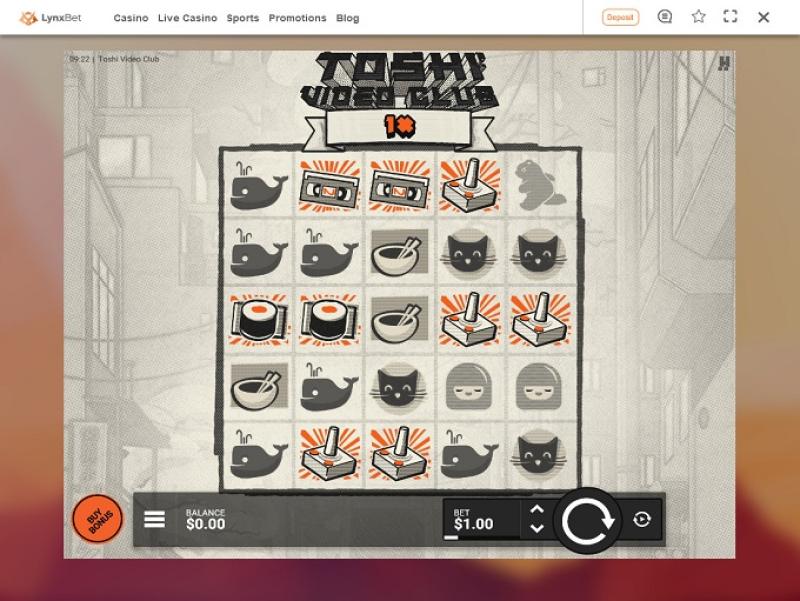Open the autoplay settings button
Screen dimensions: 800x601
point(642,520)
